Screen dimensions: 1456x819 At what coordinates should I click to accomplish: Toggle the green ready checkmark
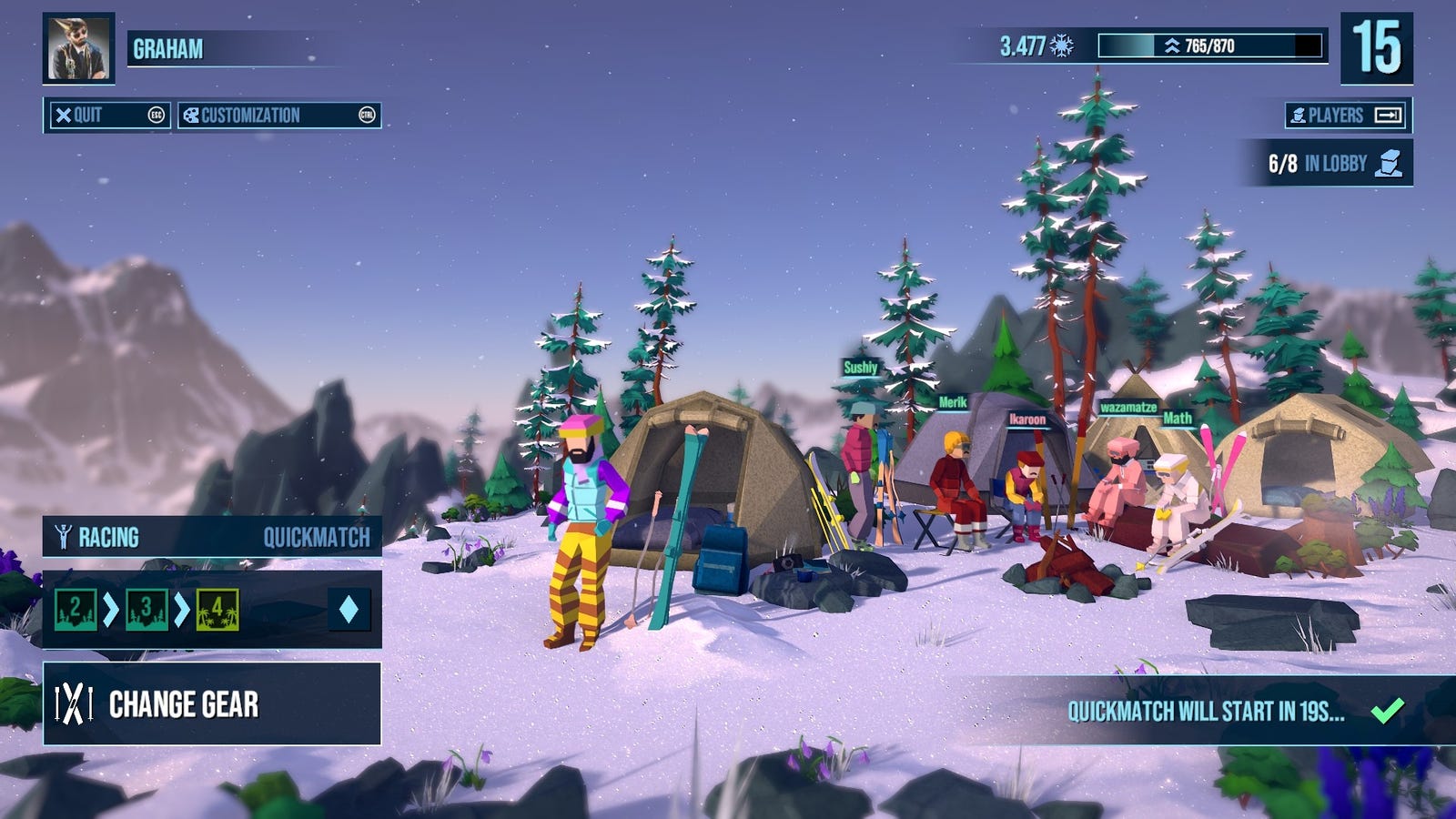click(x=1387, y=711)
